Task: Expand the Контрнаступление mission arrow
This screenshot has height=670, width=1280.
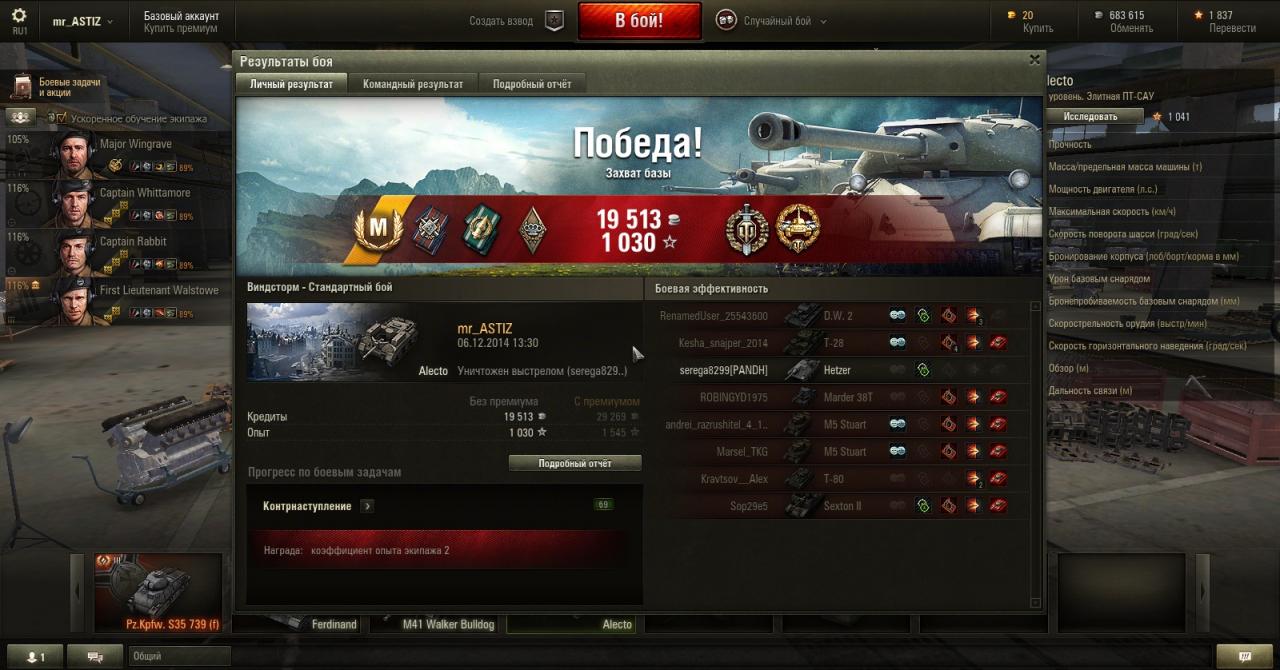Action: coord(367,507)
